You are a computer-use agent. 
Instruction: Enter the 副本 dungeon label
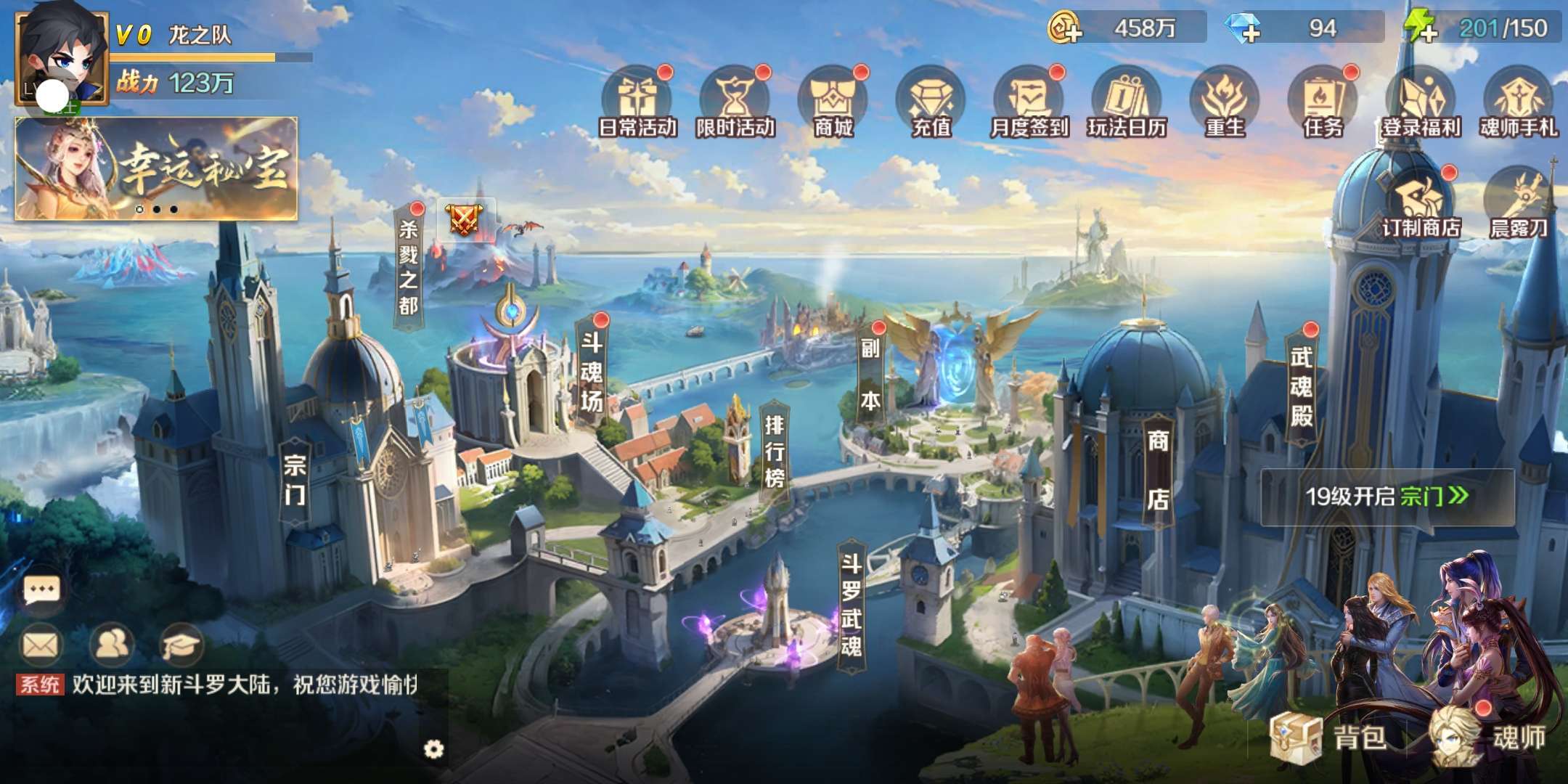coord(870,375)
